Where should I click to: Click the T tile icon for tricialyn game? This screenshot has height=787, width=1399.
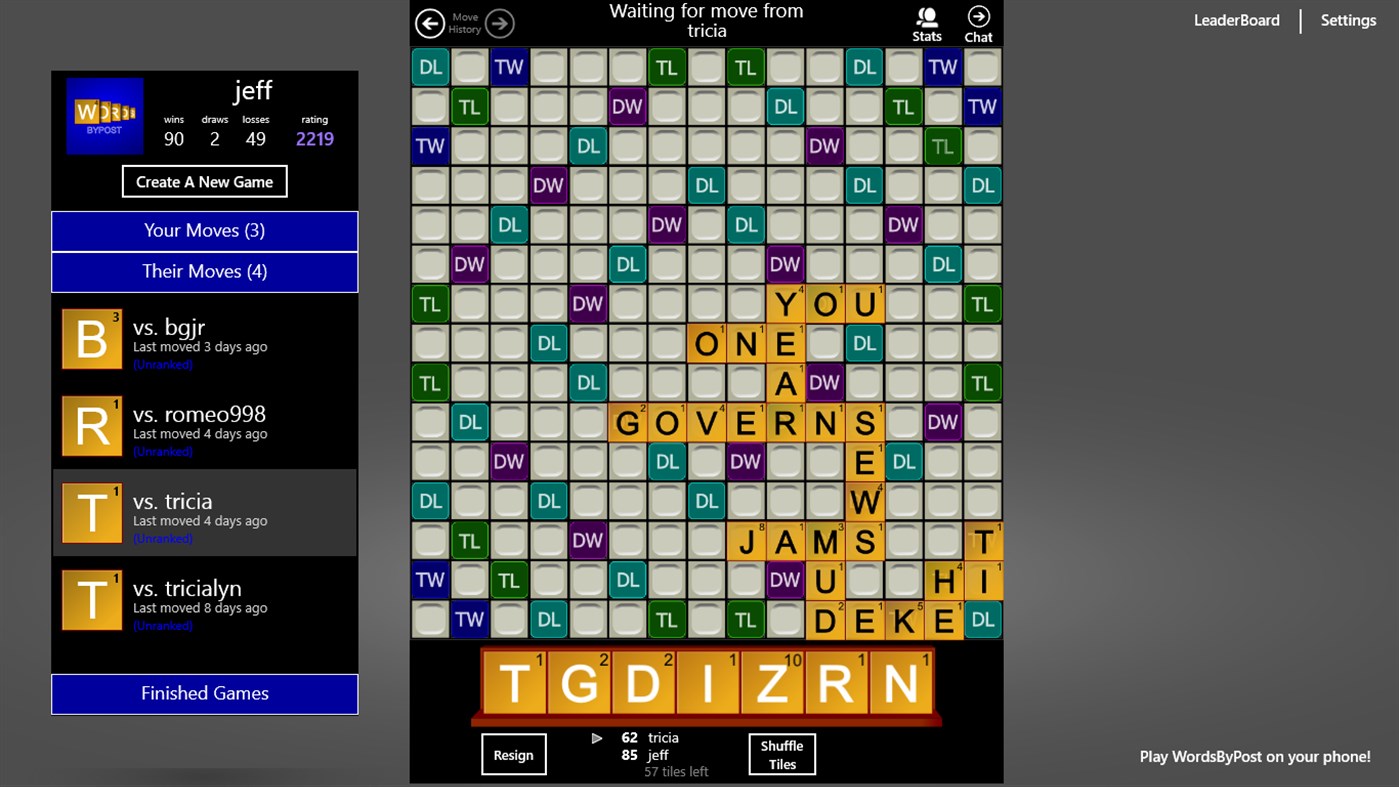(91, 600)
